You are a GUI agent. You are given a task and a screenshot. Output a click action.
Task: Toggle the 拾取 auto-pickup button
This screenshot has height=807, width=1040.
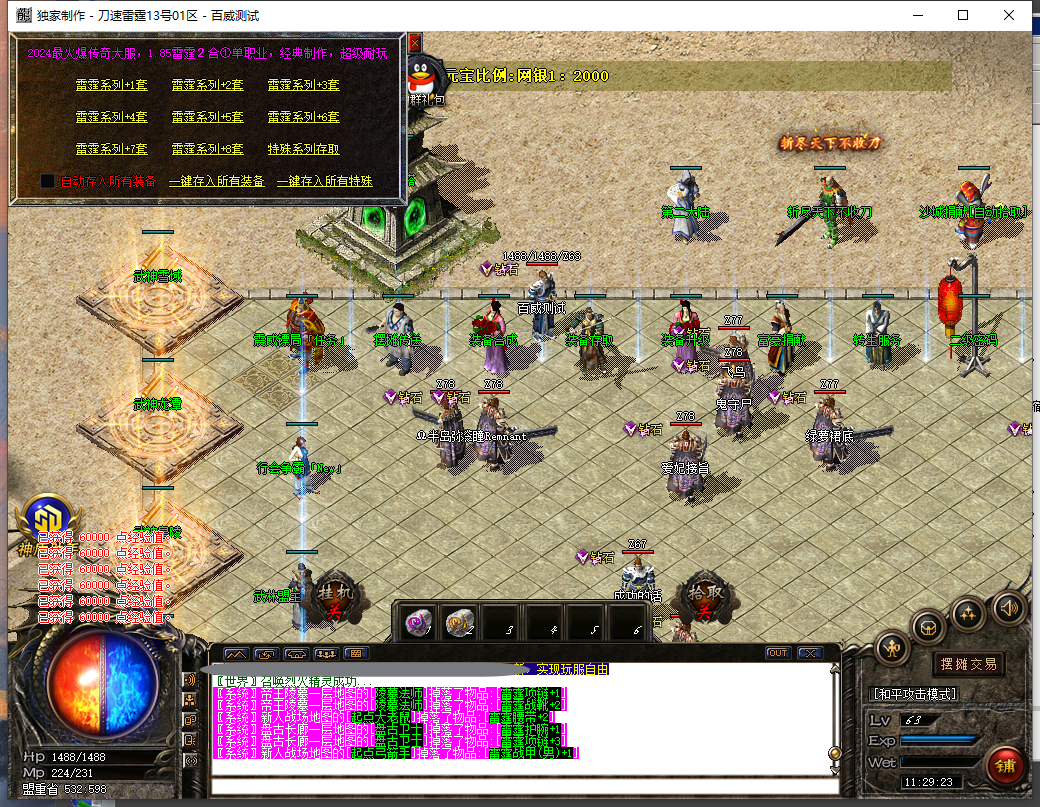click(x=702, y=599)
